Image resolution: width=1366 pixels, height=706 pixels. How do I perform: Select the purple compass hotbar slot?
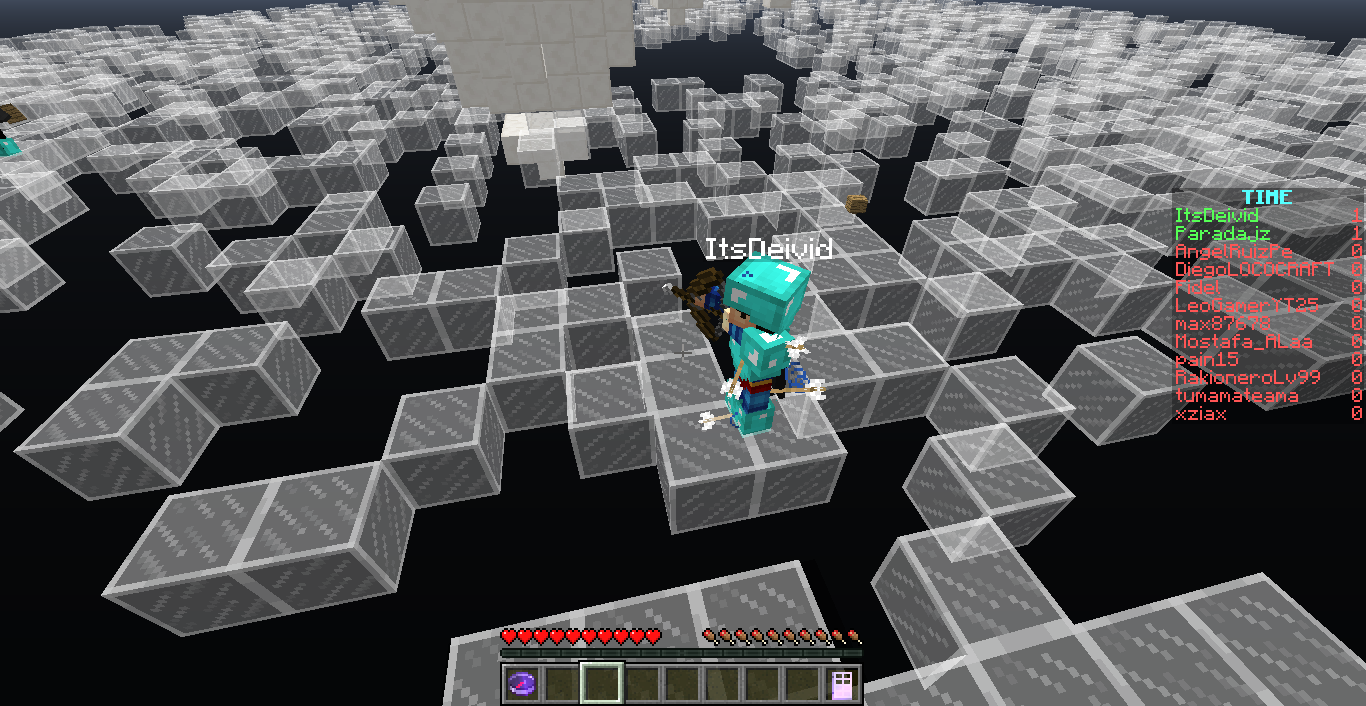(x=522, y=684)
